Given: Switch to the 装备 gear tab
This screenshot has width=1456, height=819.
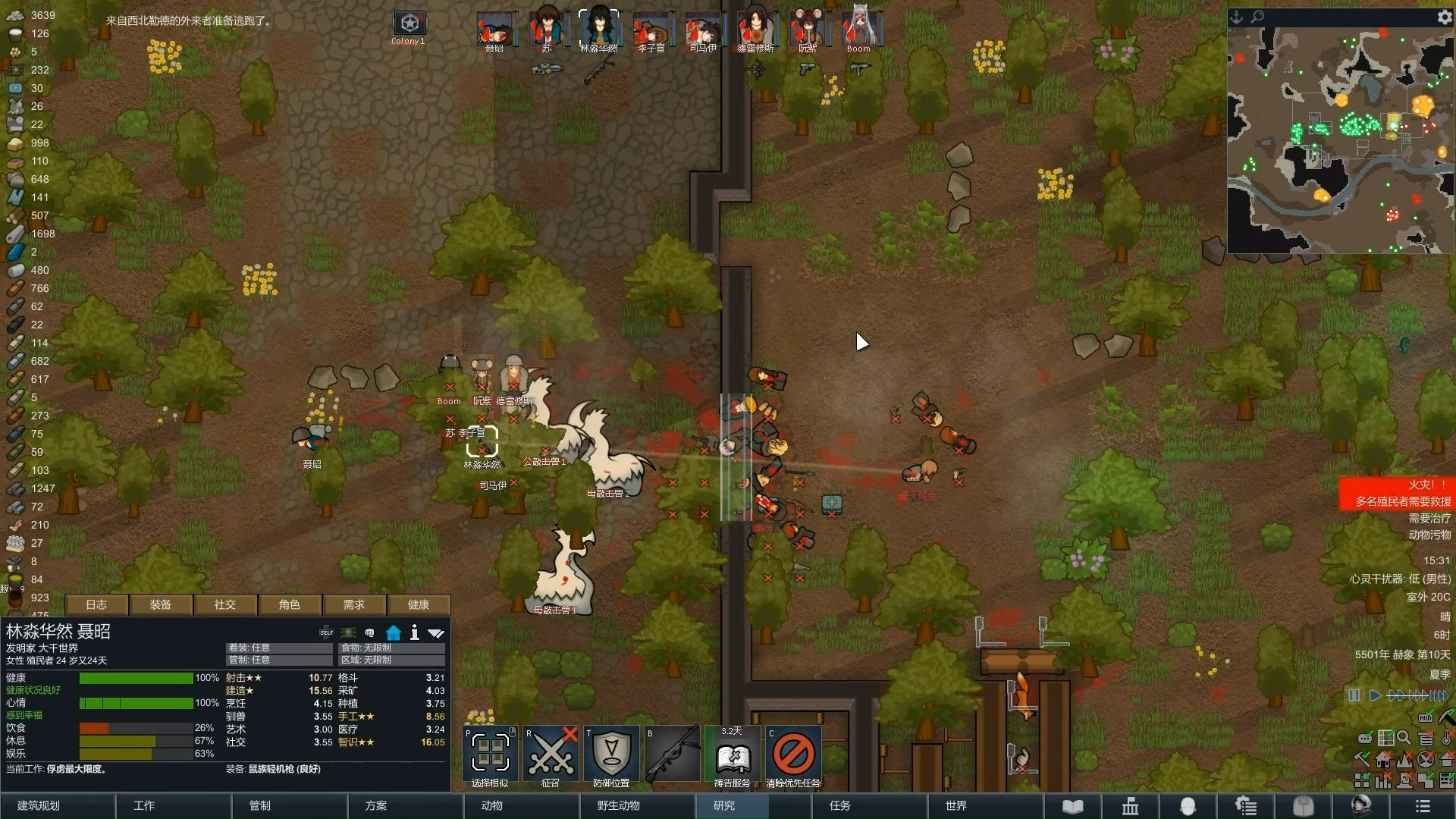Looking at the screenshot, I should coord(161,604).
